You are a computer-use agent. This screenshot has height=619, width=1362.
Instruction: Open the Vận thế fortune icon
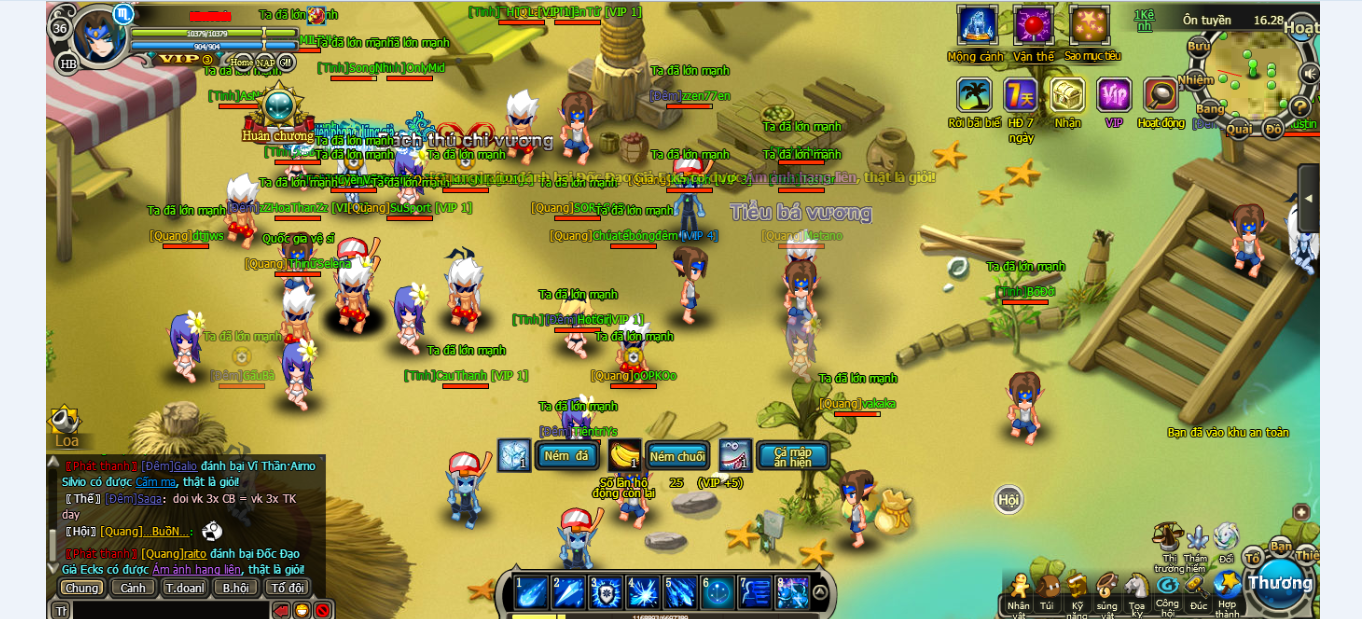pyautogui.click(x=1033, y=25)
